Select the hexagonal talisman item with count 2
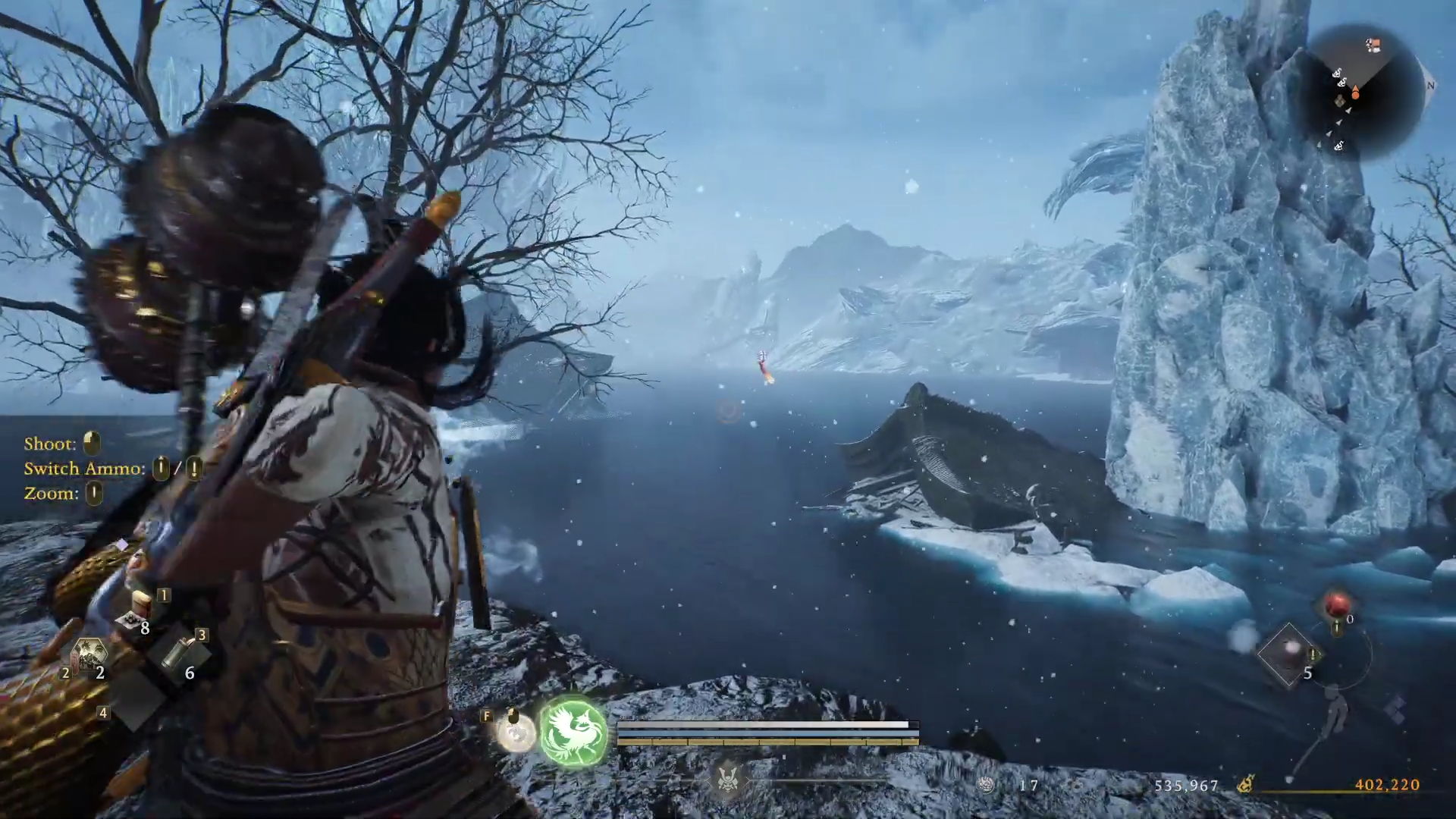Image resolution: width=1456 pixels, height=819 pixels. coord(89,655)
